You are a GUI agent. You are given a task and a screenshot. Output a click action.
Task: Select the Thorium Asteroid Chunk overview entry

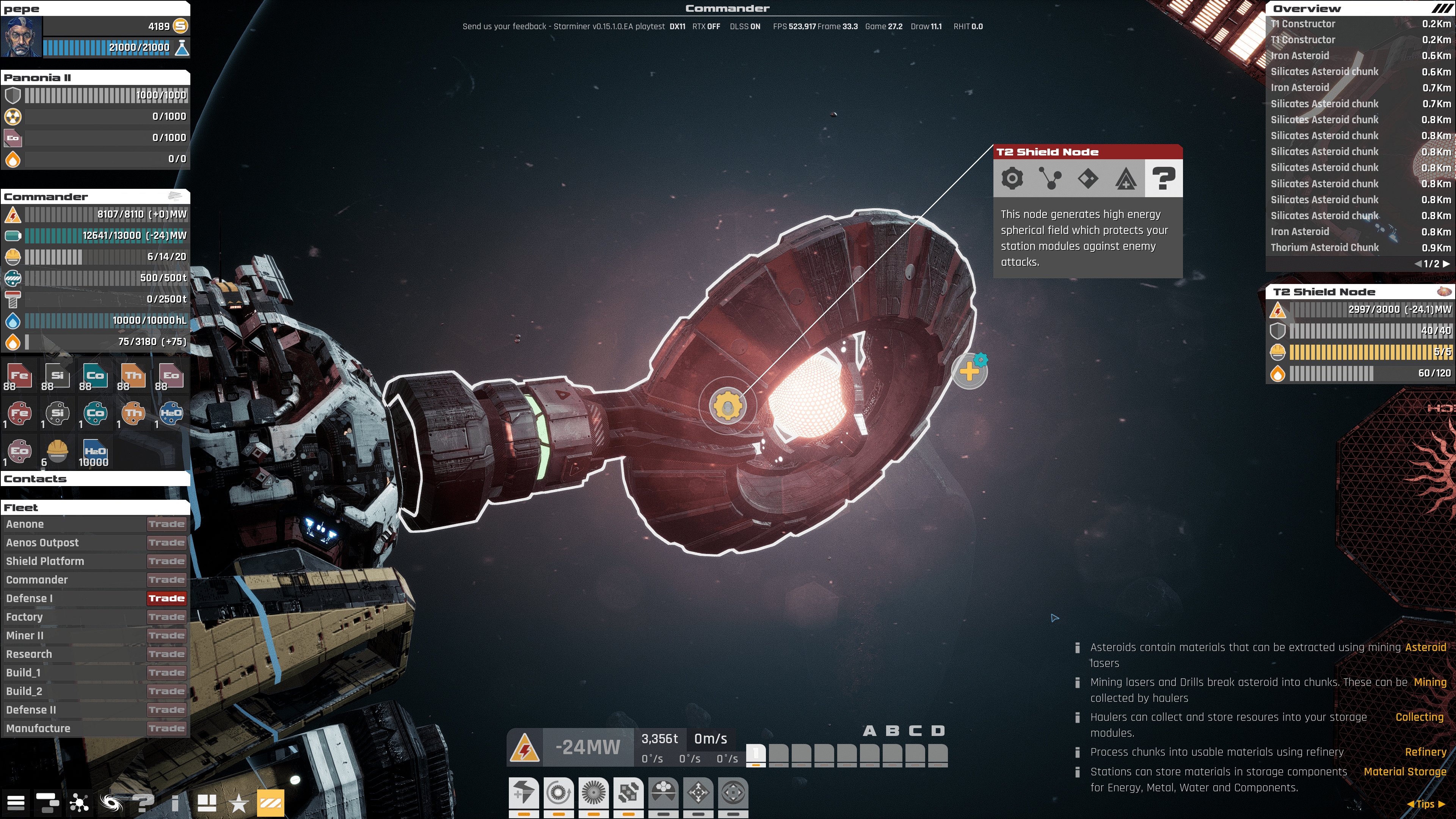(x=1324, y=248)
